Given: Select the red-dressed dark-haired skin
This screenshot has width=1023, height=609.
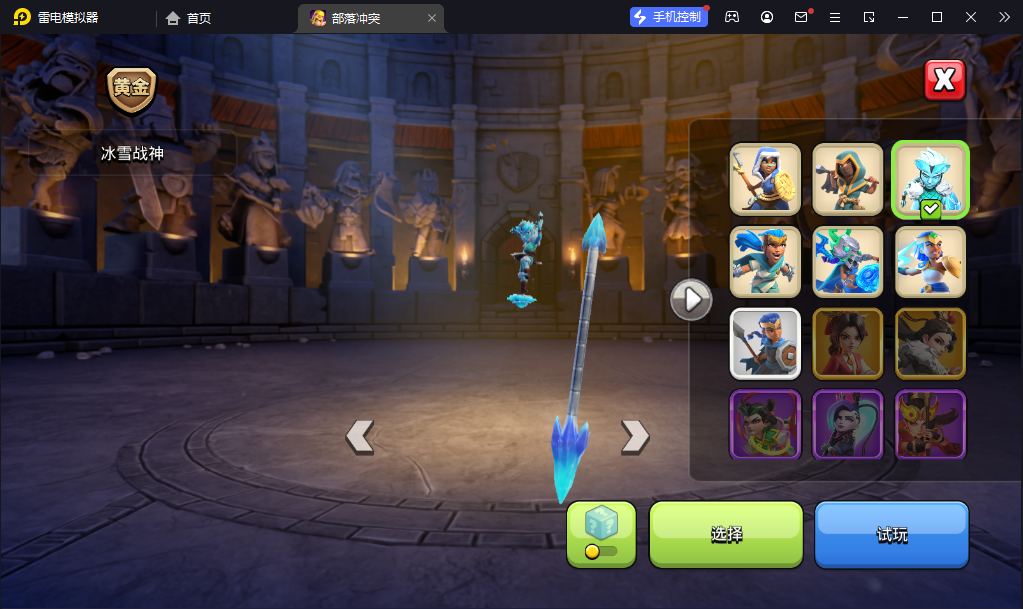Looking at the screenshot, I should click(x=848, y=343).
